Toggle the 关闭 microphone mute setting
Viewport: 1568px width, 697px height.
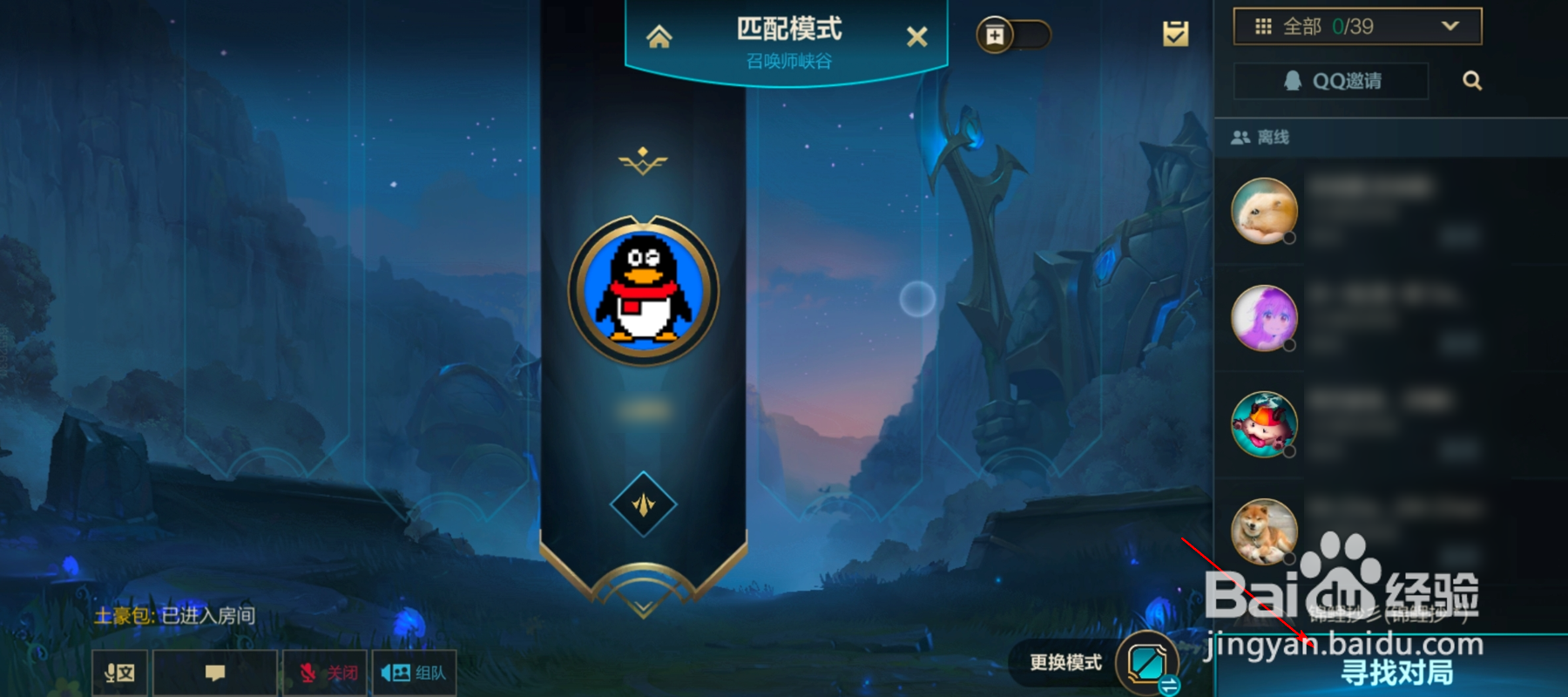[324, 671]
